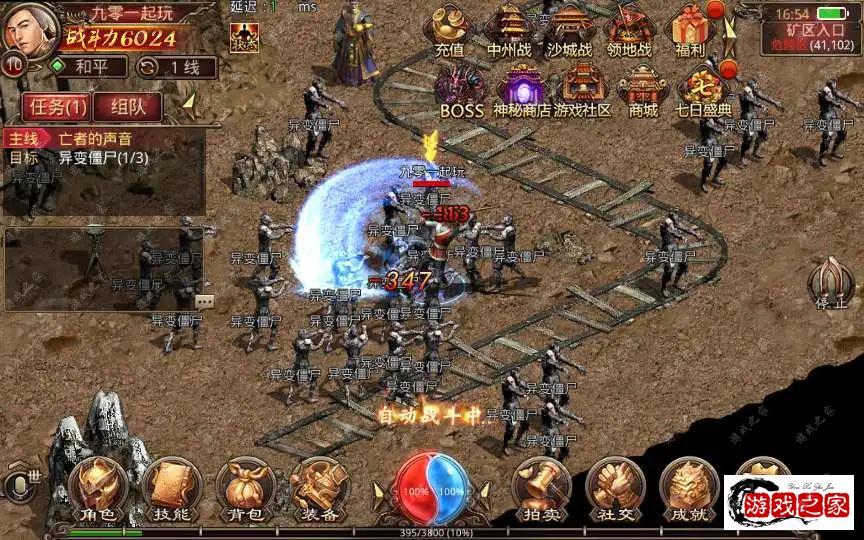Visit the 神秘商店 mystery shop

pyautogui.click(x=522, y=88)
